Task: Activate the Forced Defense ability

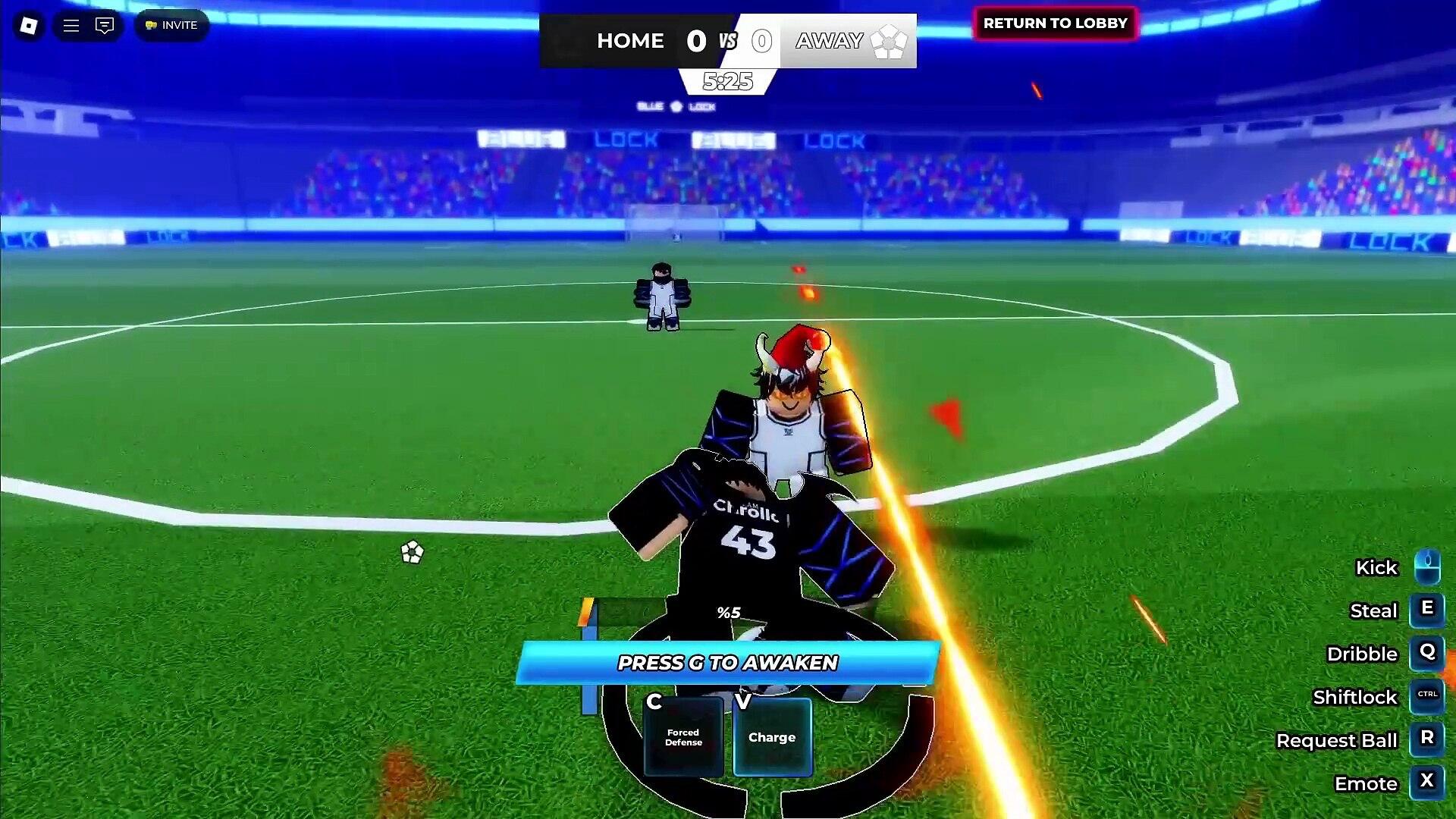Action: click(683, 737)
